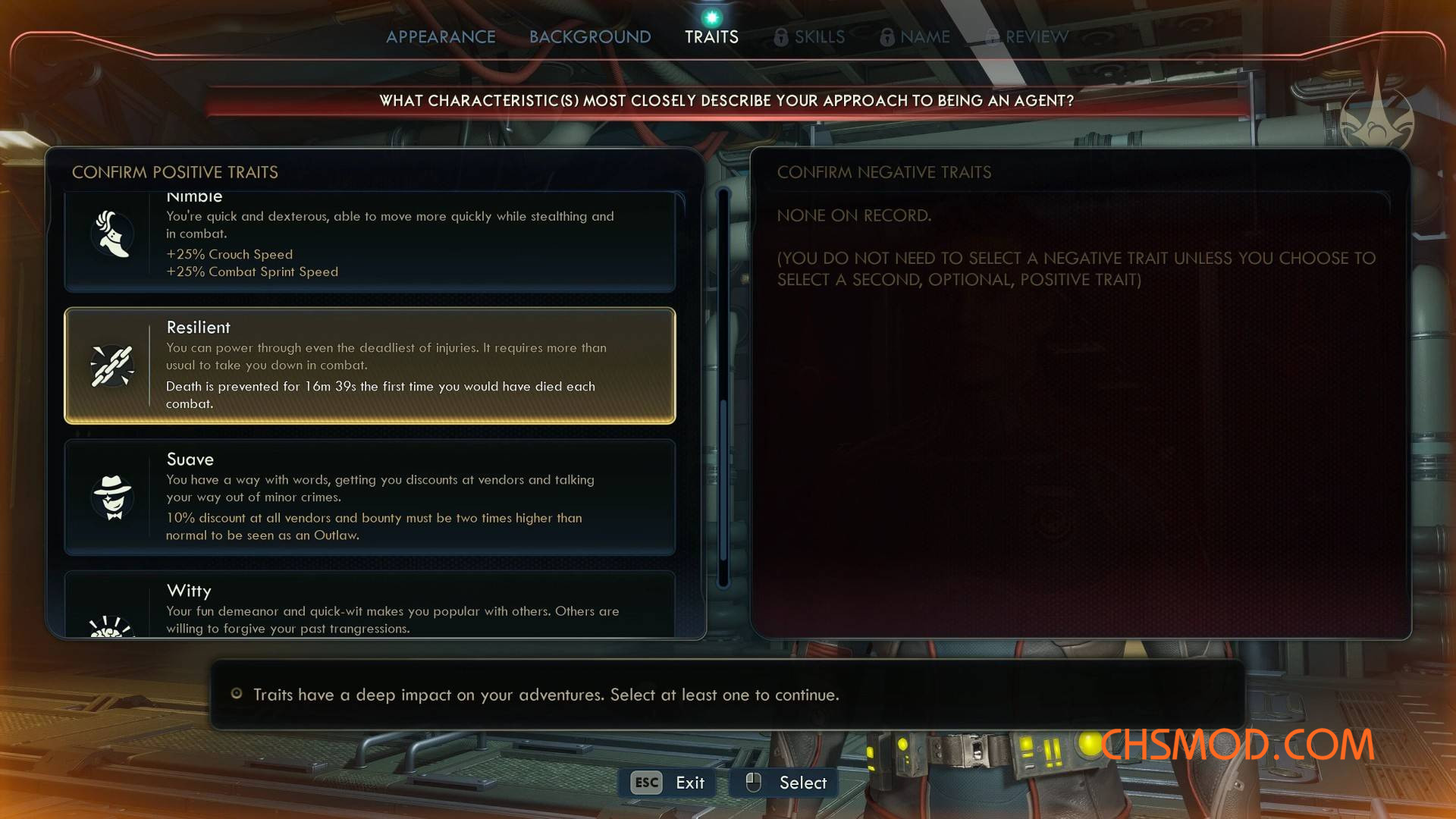This screenshot has width=1456, height=819.
Task: Open the locked Name tab
Action: (915, 36)
